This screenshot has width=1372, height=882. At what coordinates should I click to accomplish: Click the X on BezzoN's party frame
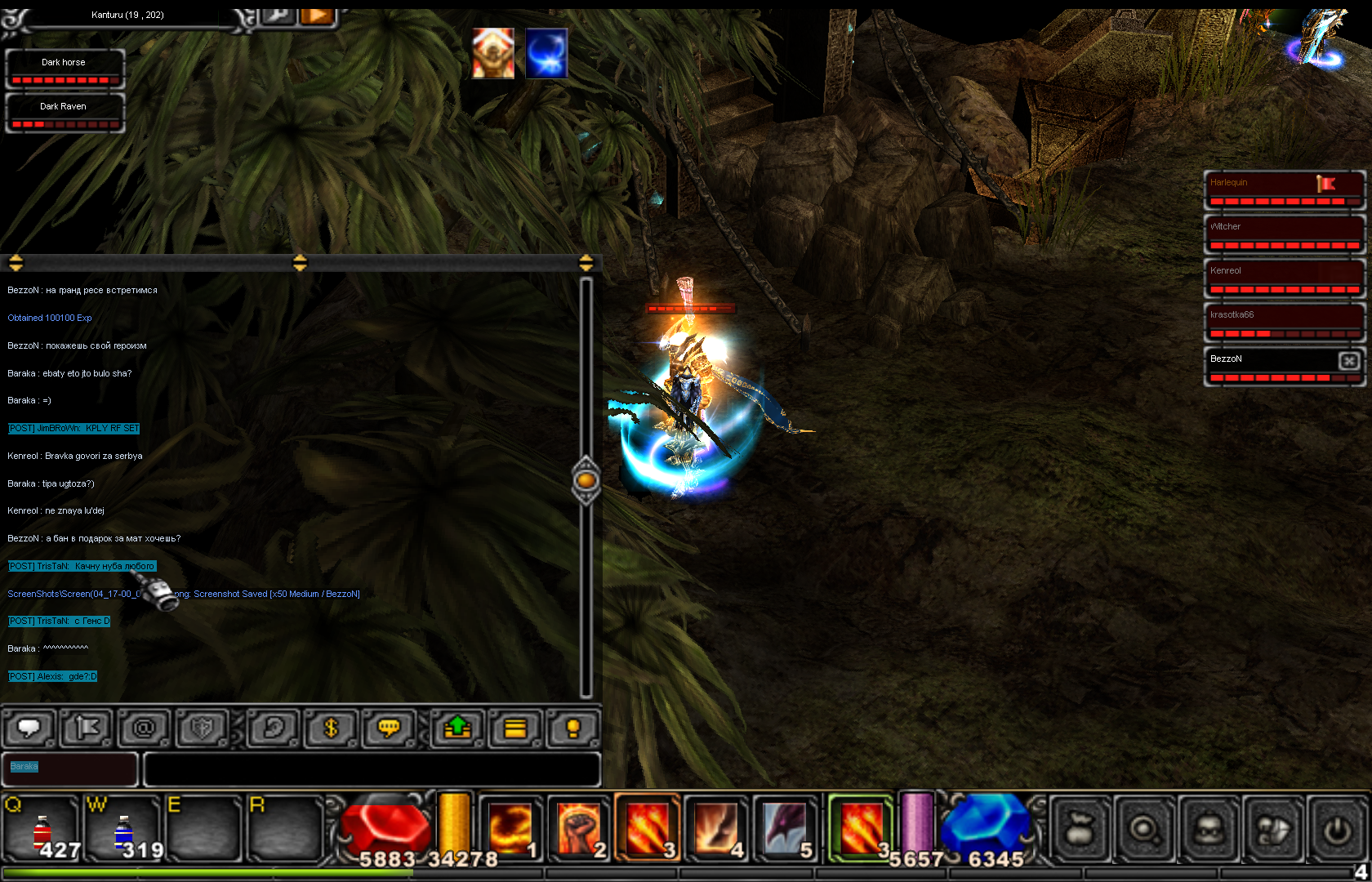[x=1349, y=360]
